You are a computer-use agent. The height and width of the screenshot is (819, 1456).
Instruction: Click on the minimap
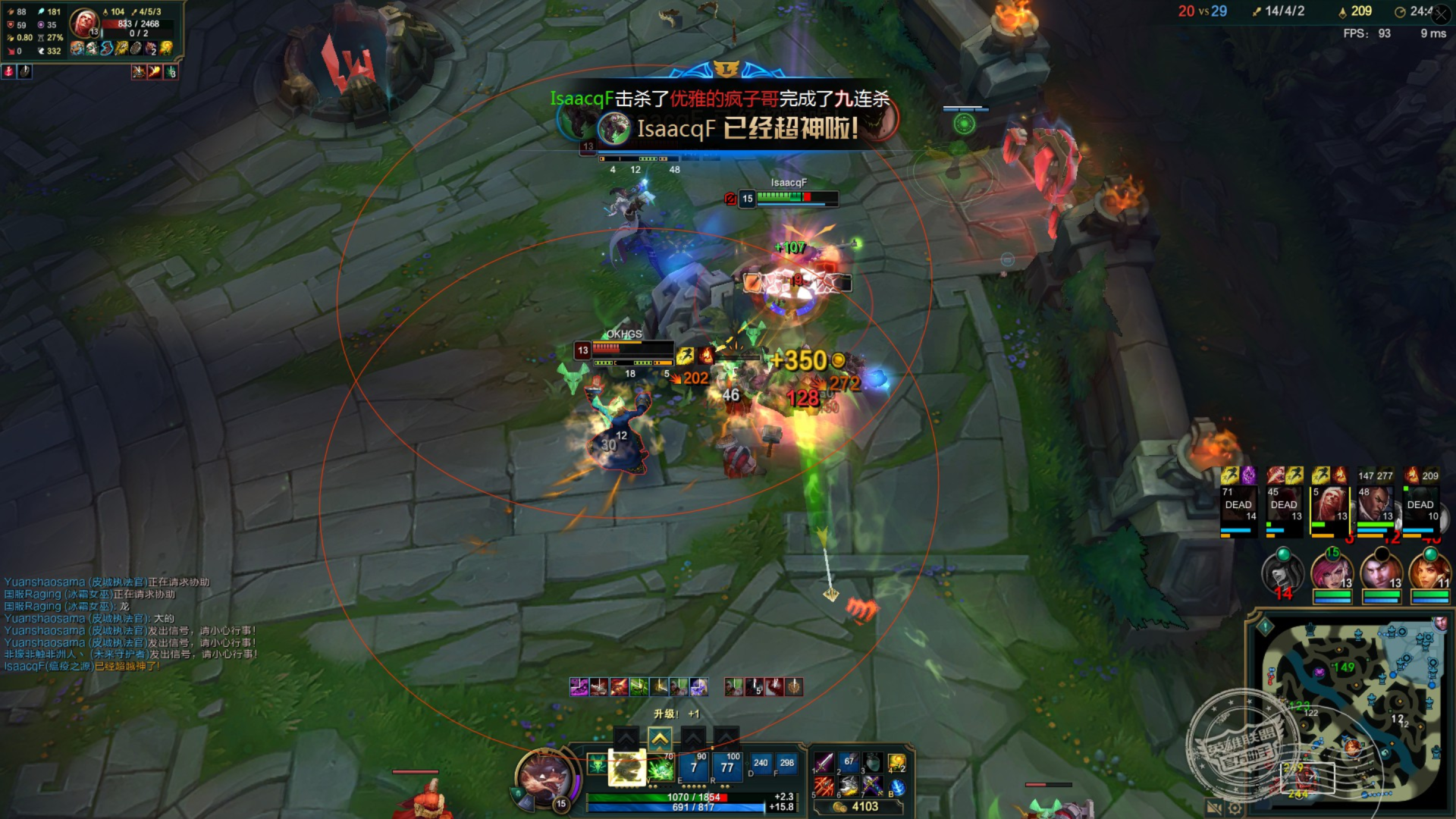[1350, 713]
